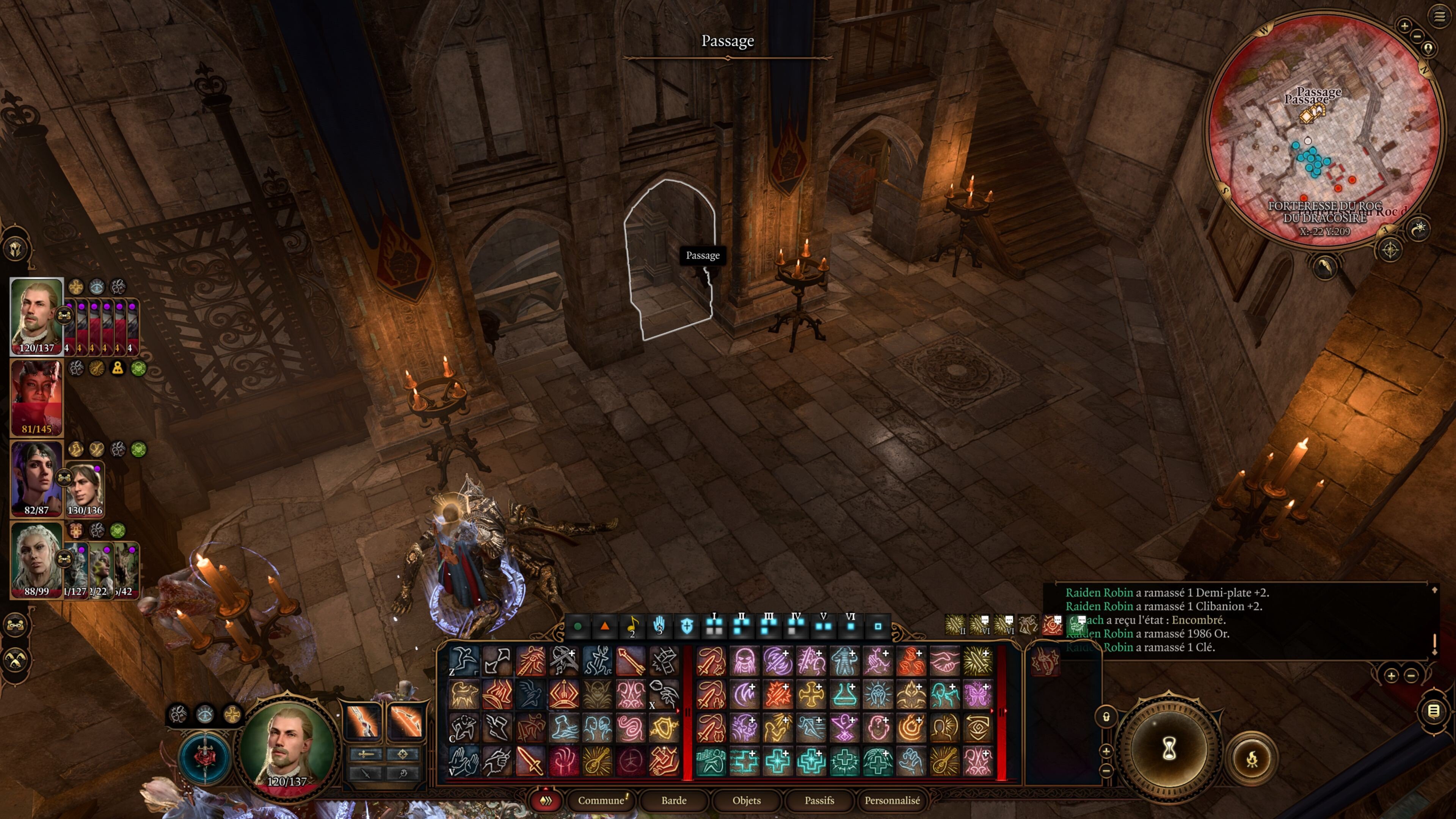Show the Passifs hotbar tab
The image size is (1456, 819).
point(819,800)
